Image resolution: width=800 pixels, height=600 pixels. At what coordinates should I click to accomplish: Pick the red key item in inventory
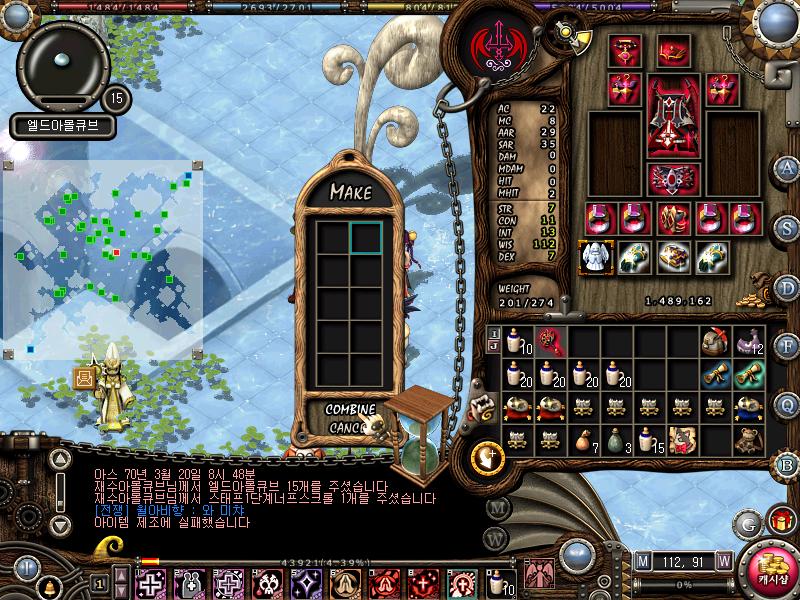[551, 342]
